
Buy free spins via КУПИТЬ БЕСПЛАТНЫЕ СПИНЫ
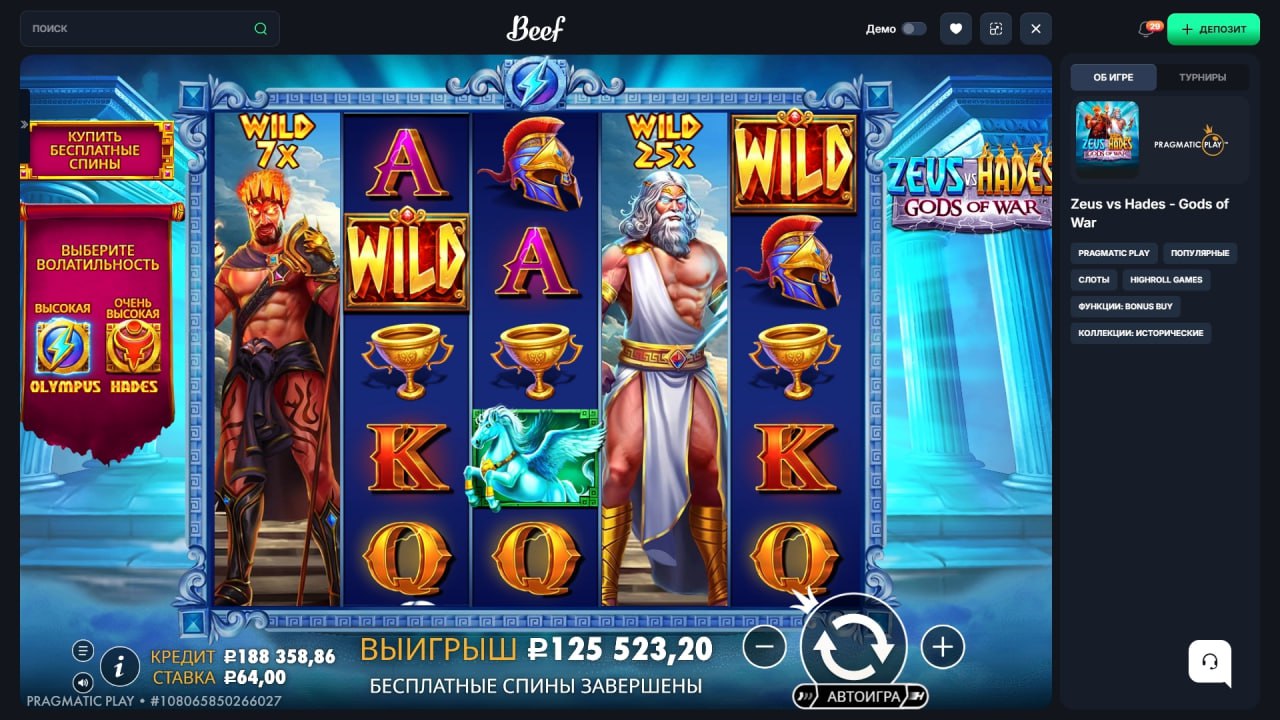point(95,150)
